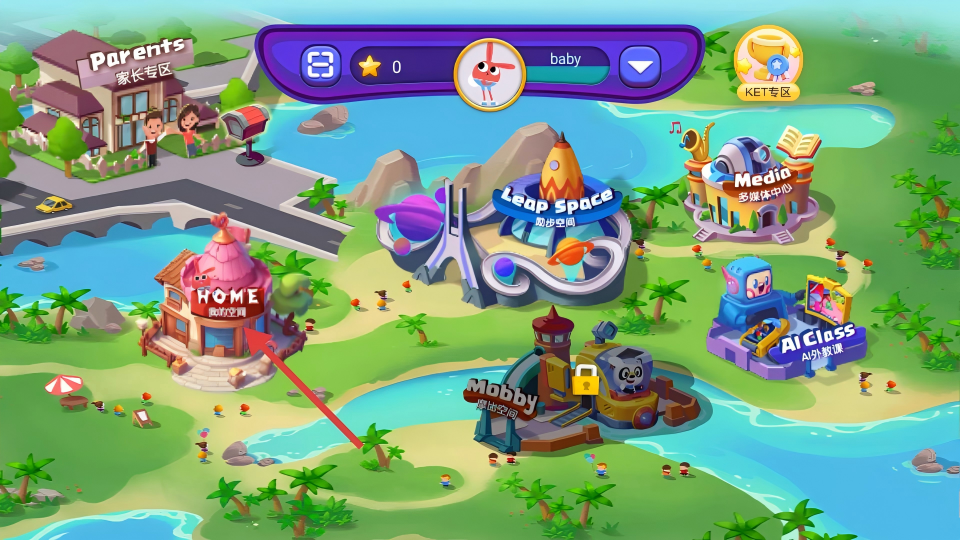
Task: Open the baby profile avatar
Action: (489, 73)
